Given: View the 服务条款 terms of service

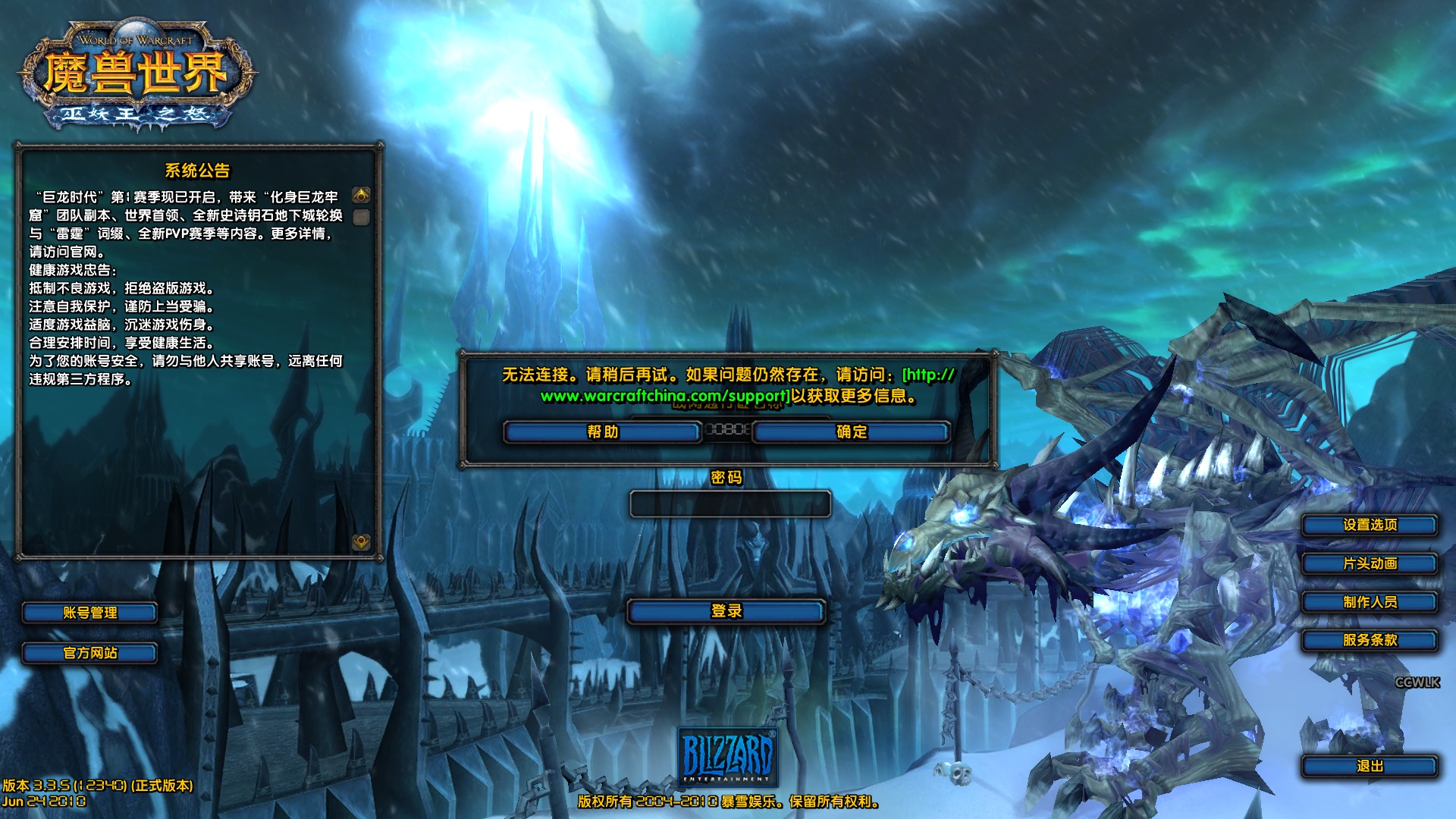Looking at the screenshot, I should [1369, 640].
